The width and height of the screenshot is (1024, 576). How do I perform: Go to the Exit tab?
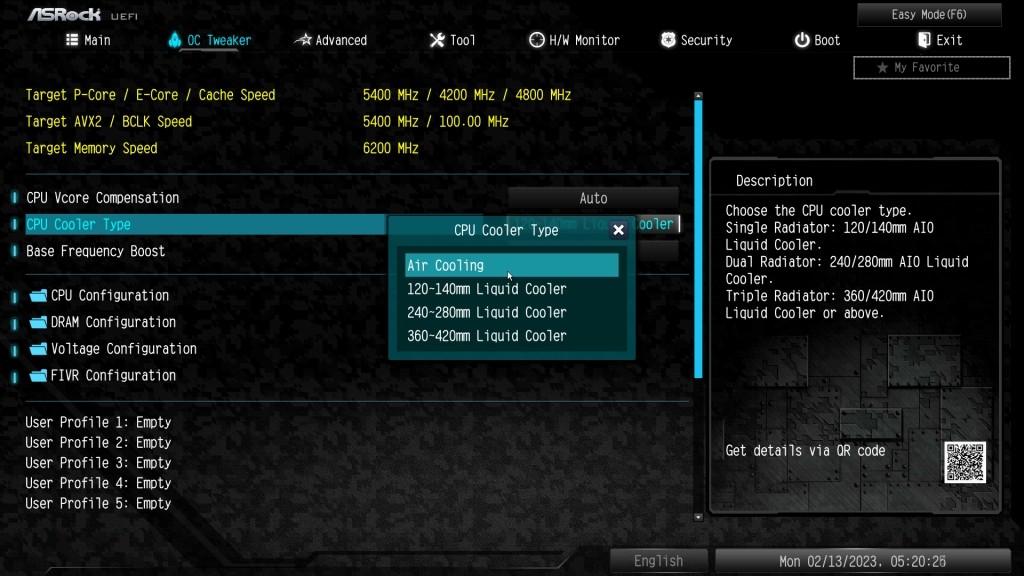pos(939,40)
